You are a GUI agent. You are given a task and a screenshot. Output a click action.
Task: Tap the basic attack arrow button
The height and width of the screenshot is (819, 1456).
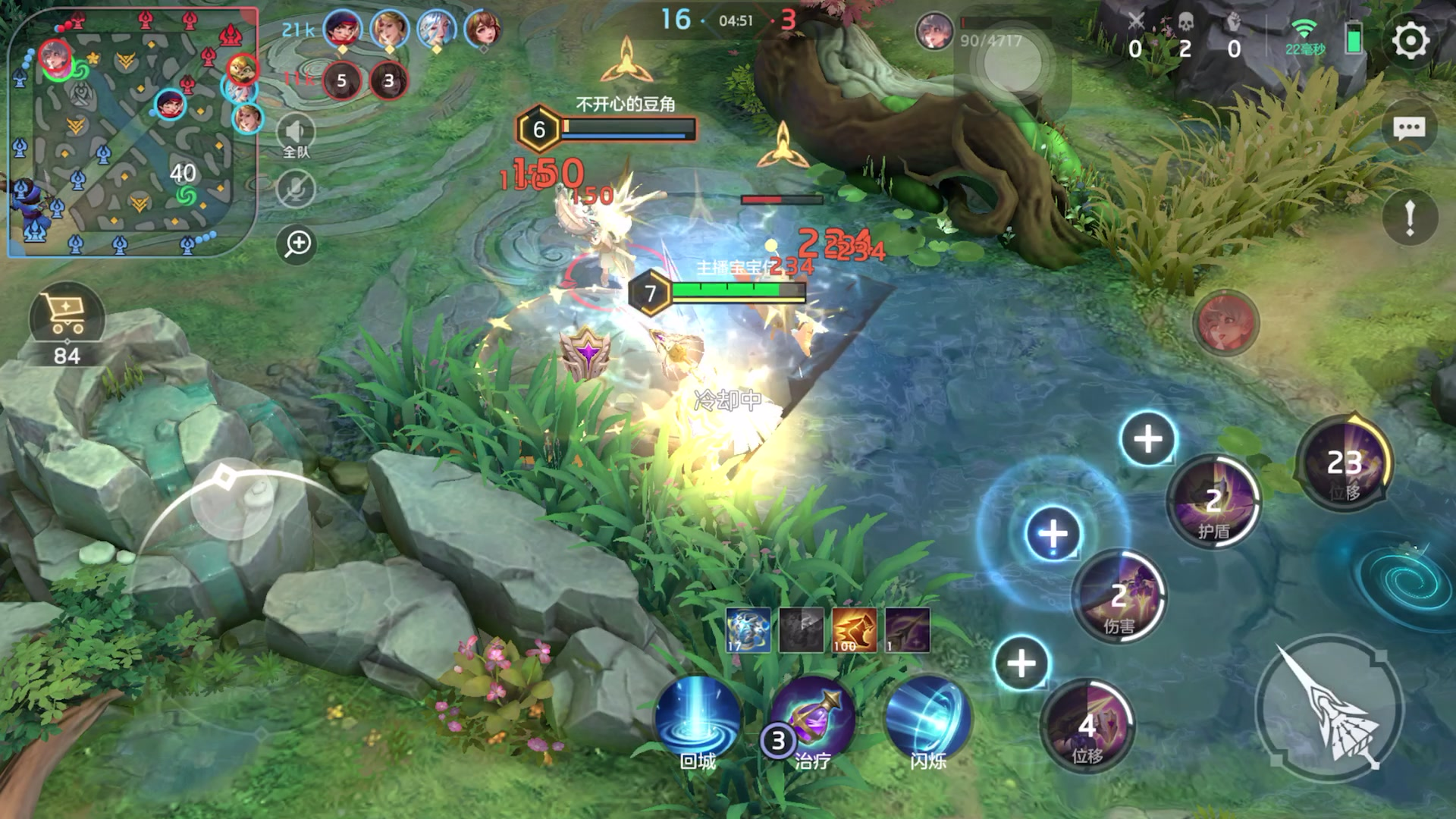click(1329, 707)
